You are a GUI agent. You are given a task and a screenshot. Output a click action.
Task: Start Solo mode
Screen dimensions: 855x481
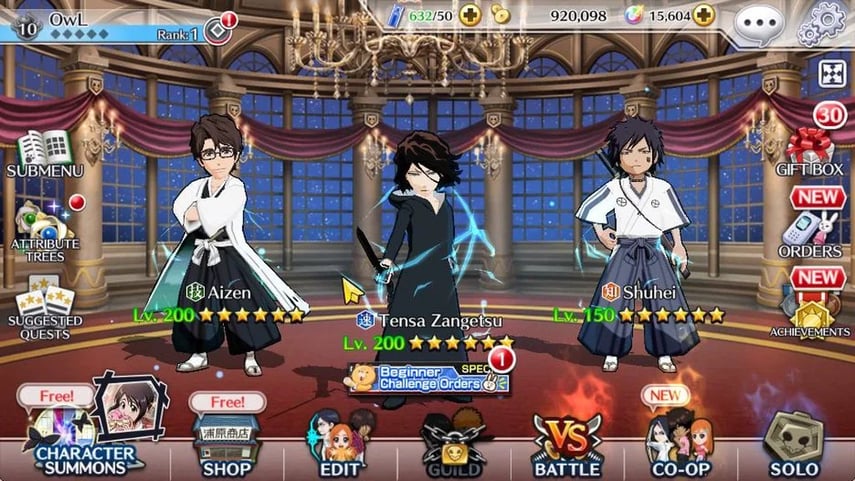click(x=793, y=443)
